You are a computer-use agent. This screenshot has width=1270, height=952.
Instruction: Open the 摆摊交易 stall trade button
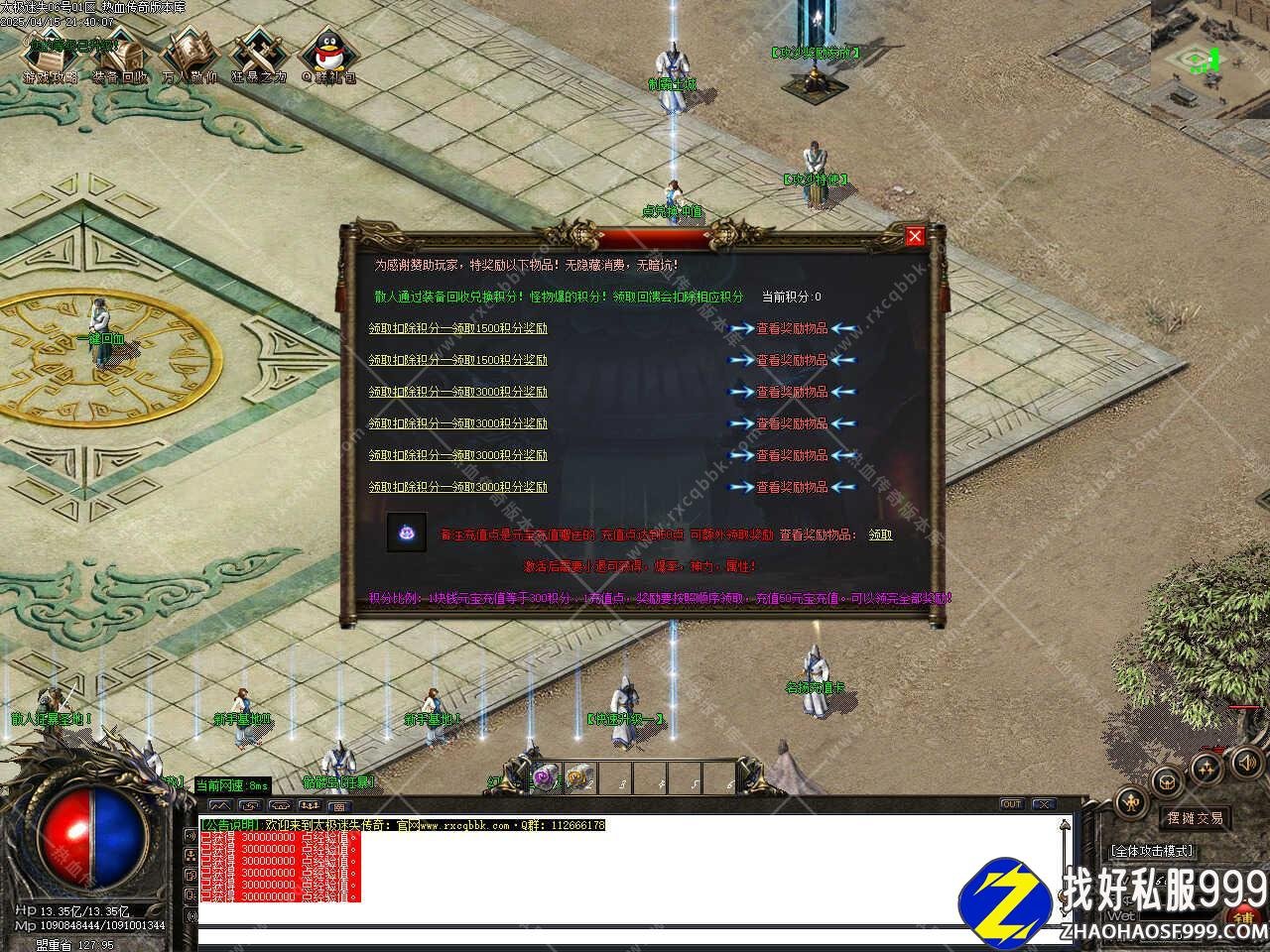click(1195, 818)
